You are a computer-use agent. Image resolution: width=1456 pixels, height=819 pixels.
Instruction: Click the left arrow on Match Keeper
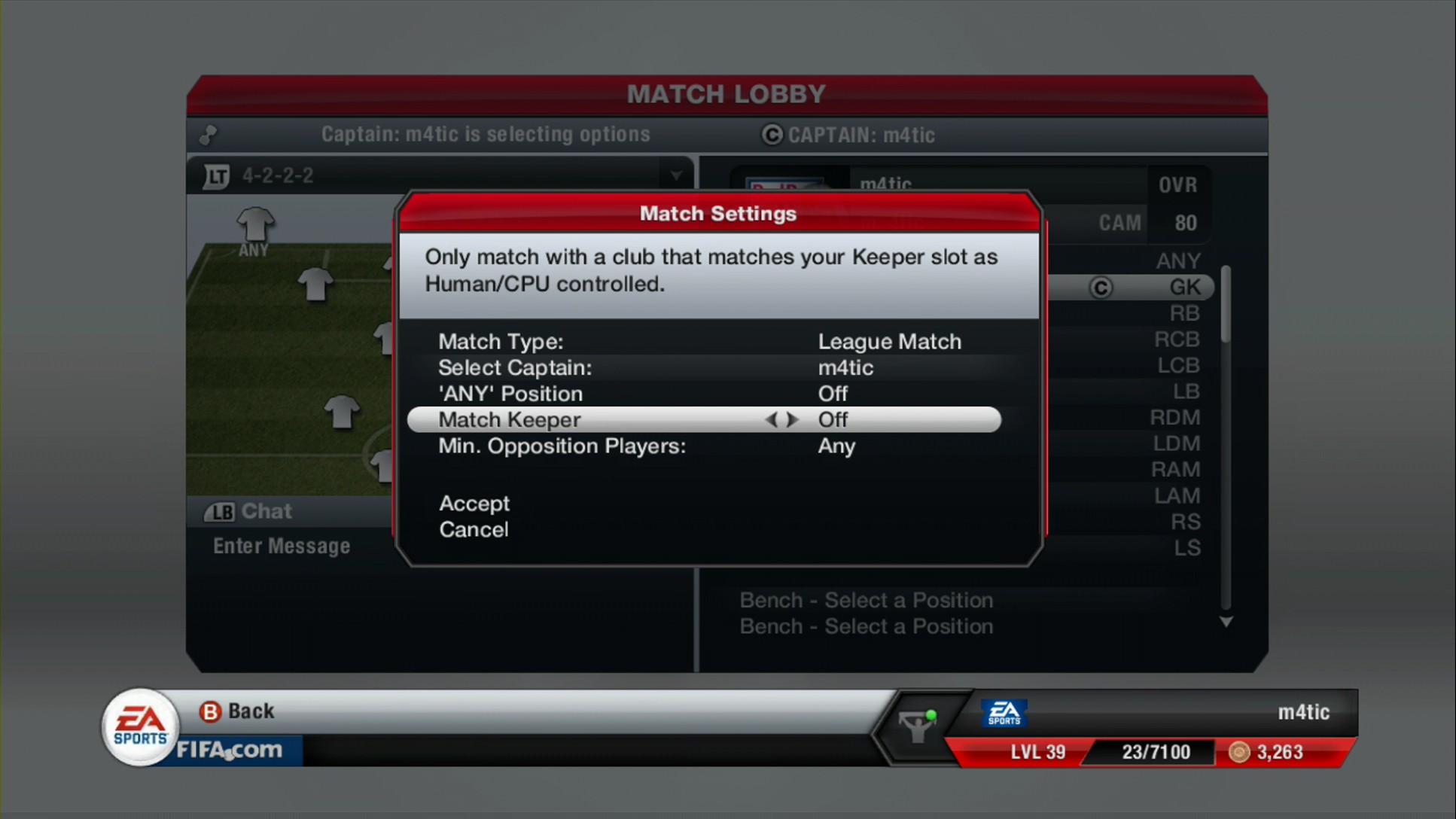(x=770, y=420)
